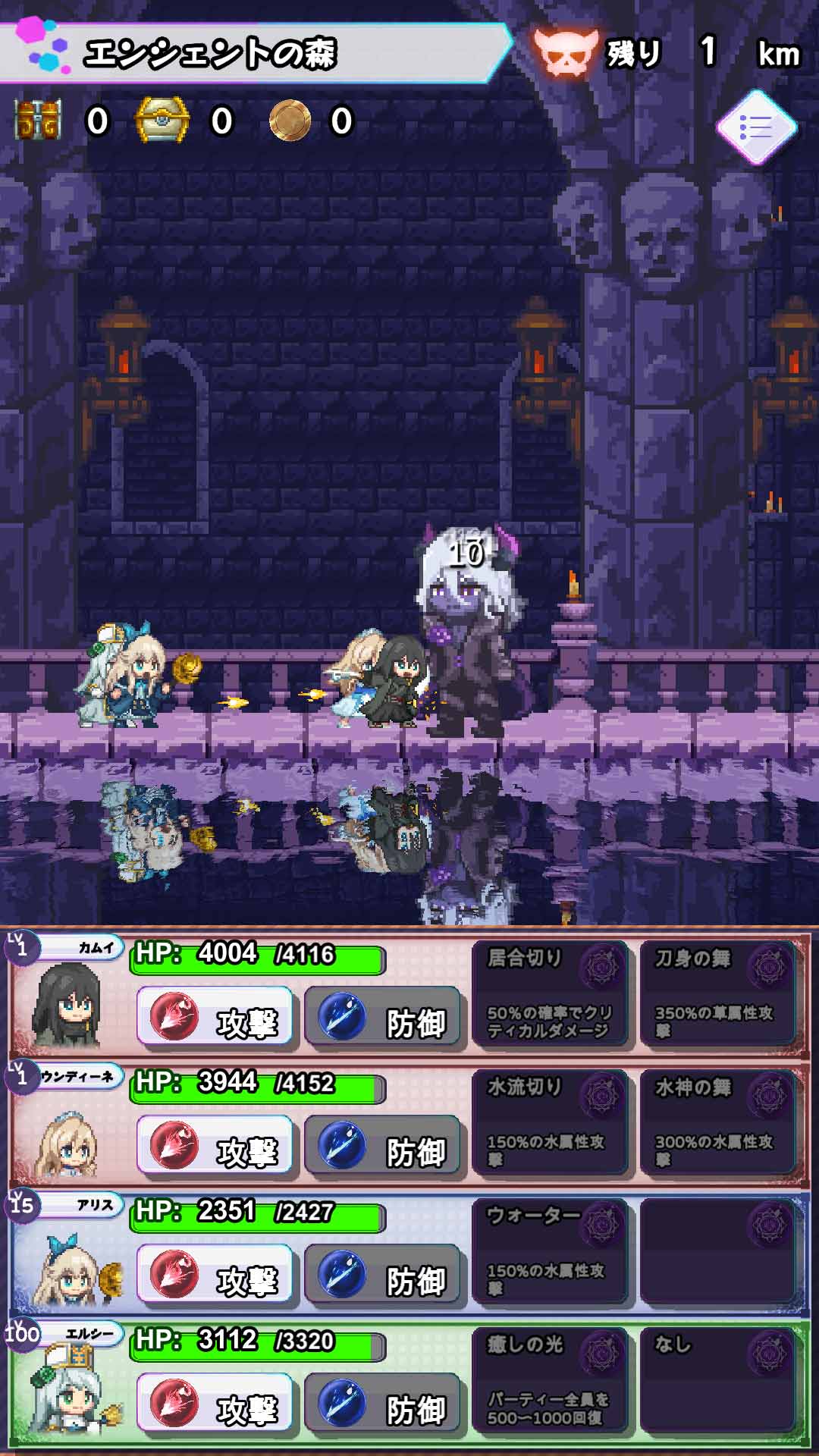Viewport: 819px width, 1456px height.
Task: Cast the 癒しの光 healing skill
Action: click(x=549, y=1380)
